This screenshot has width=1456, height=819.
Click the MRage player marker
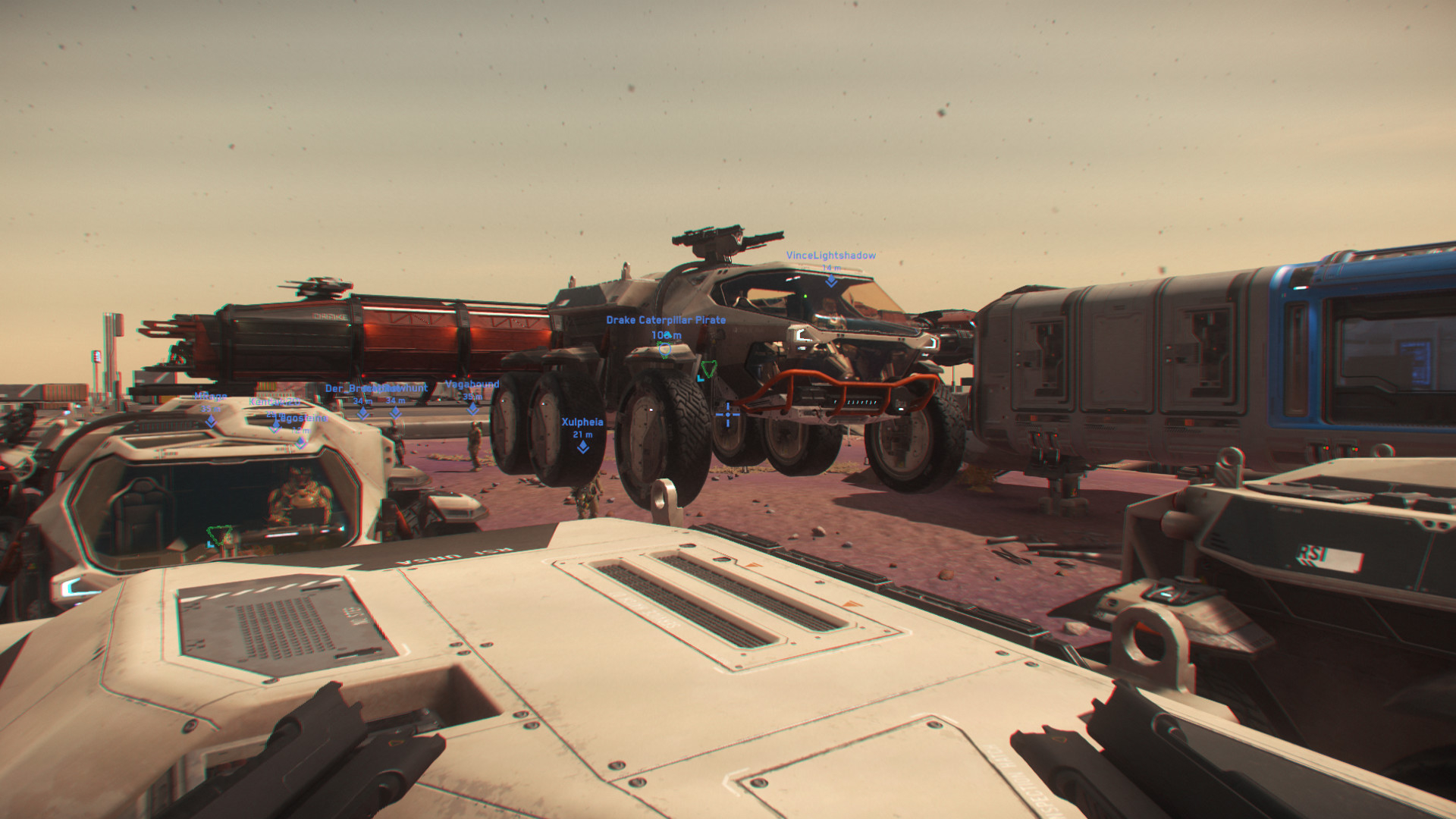coord(211,421)
